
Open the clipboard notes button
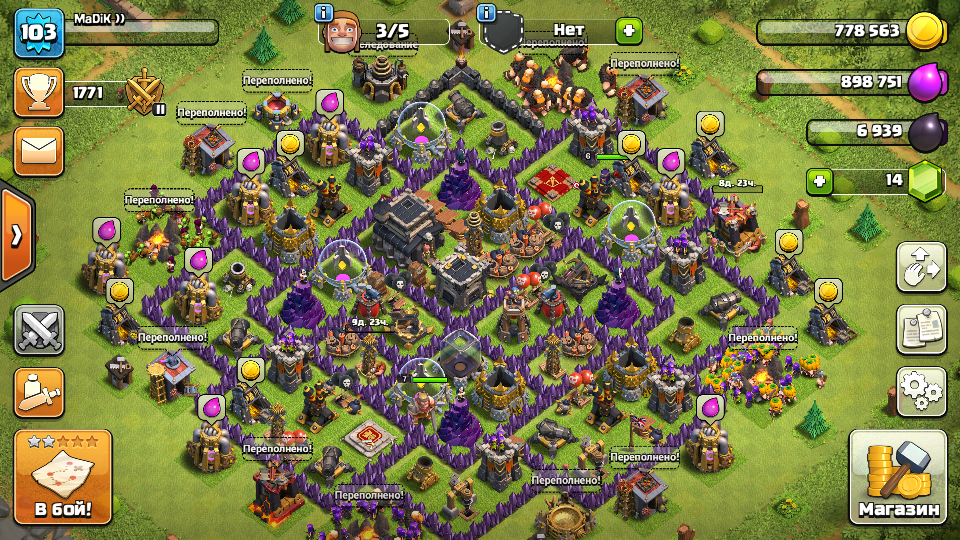tap(921, 329)
